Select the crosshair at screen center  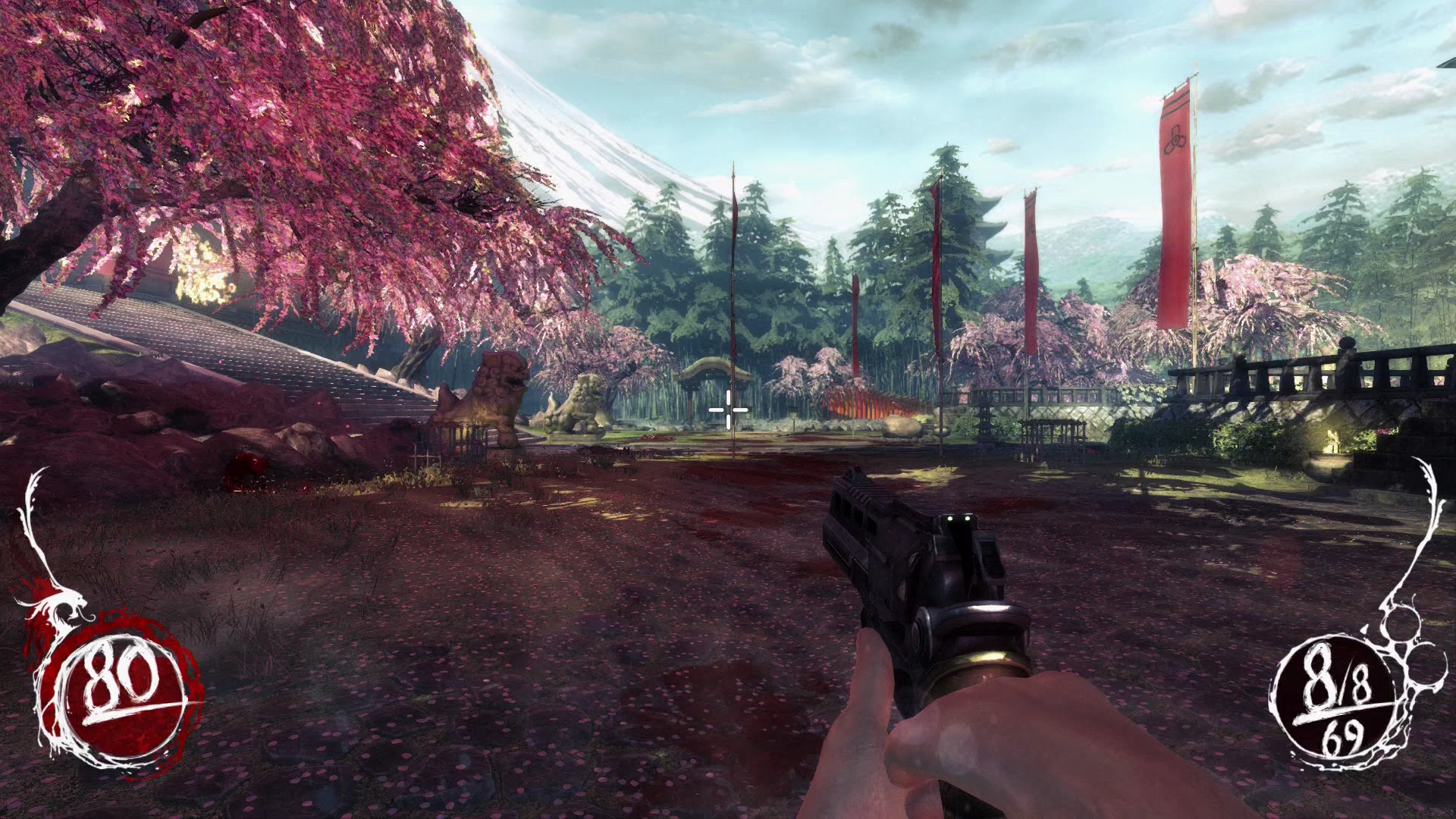point(726,409)
